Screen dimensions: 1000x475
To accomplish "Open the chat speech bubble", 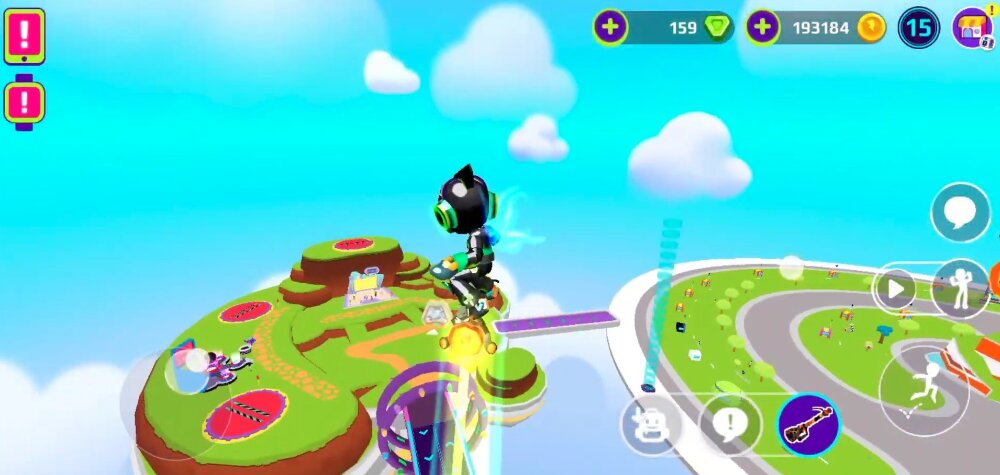I will coord(960,213).
